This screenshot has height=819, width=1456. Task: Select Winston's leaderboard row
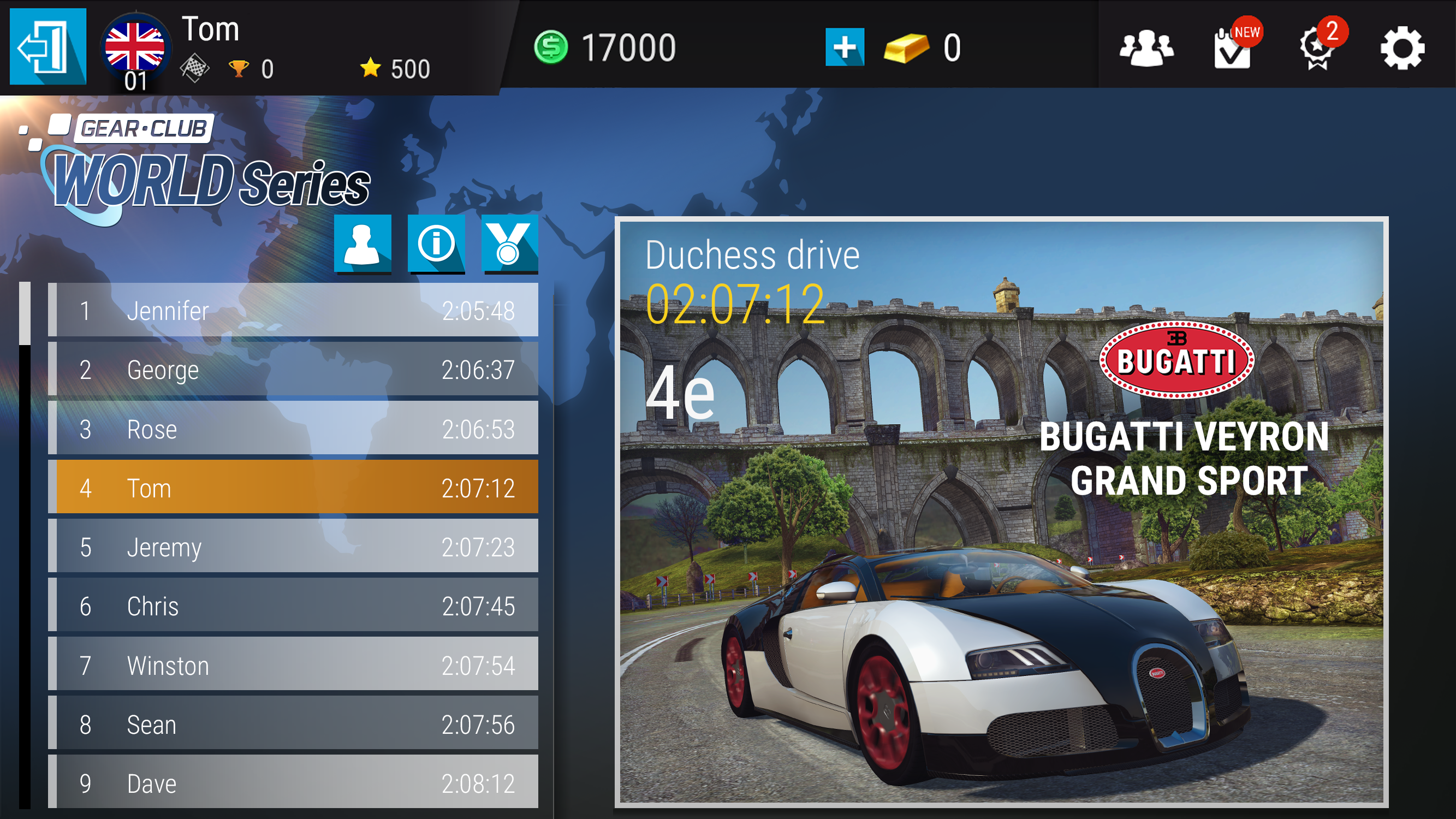pyautogui.click(x=294, y=665)
